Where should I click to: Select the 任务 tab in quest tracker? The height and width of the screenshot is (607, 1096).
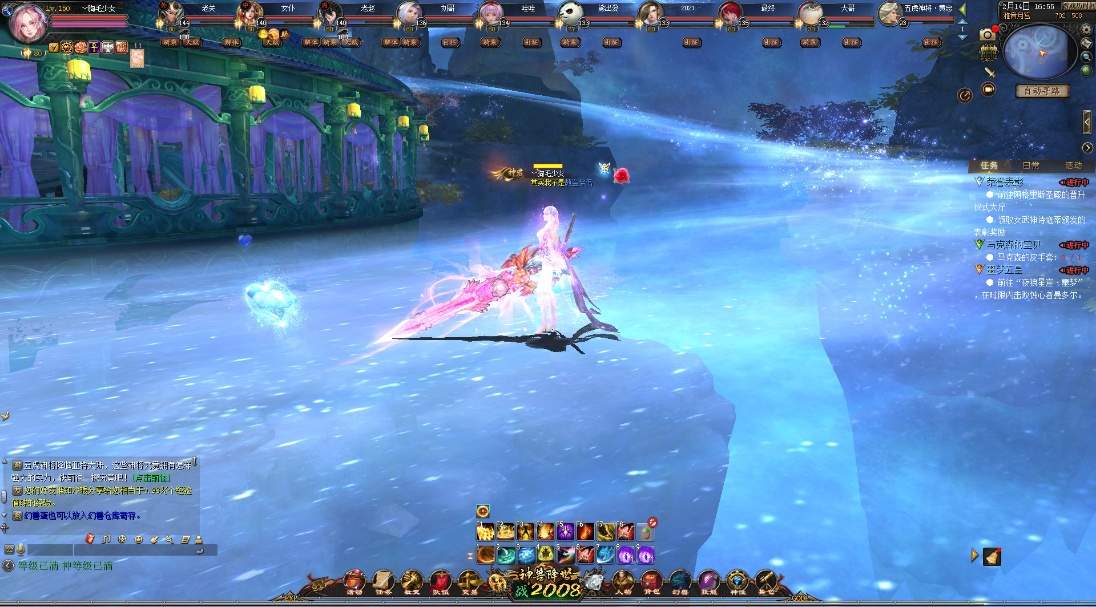point(988,165)
